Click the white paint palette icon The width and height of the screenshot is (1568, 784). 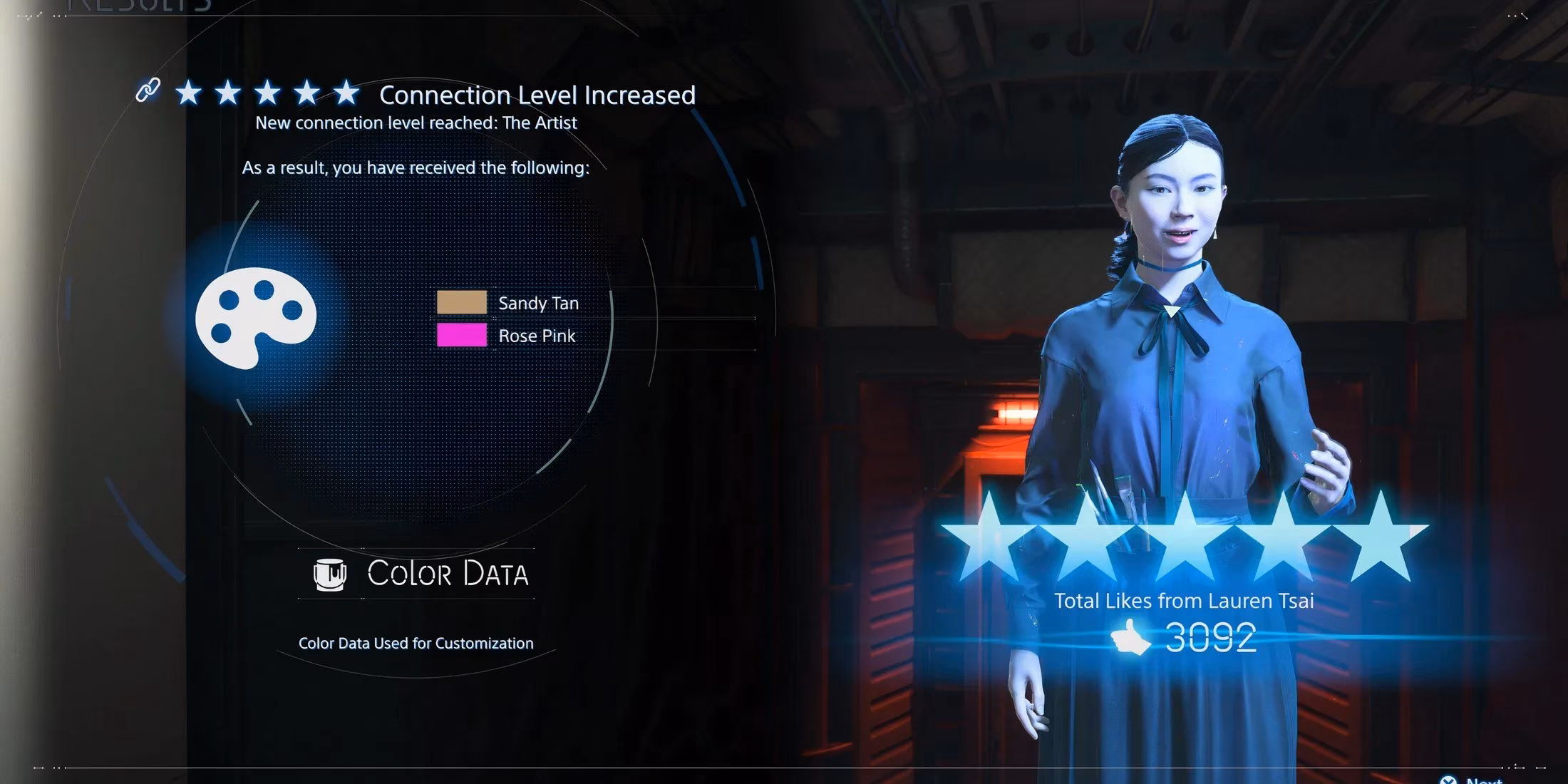[x=255, y=316]
